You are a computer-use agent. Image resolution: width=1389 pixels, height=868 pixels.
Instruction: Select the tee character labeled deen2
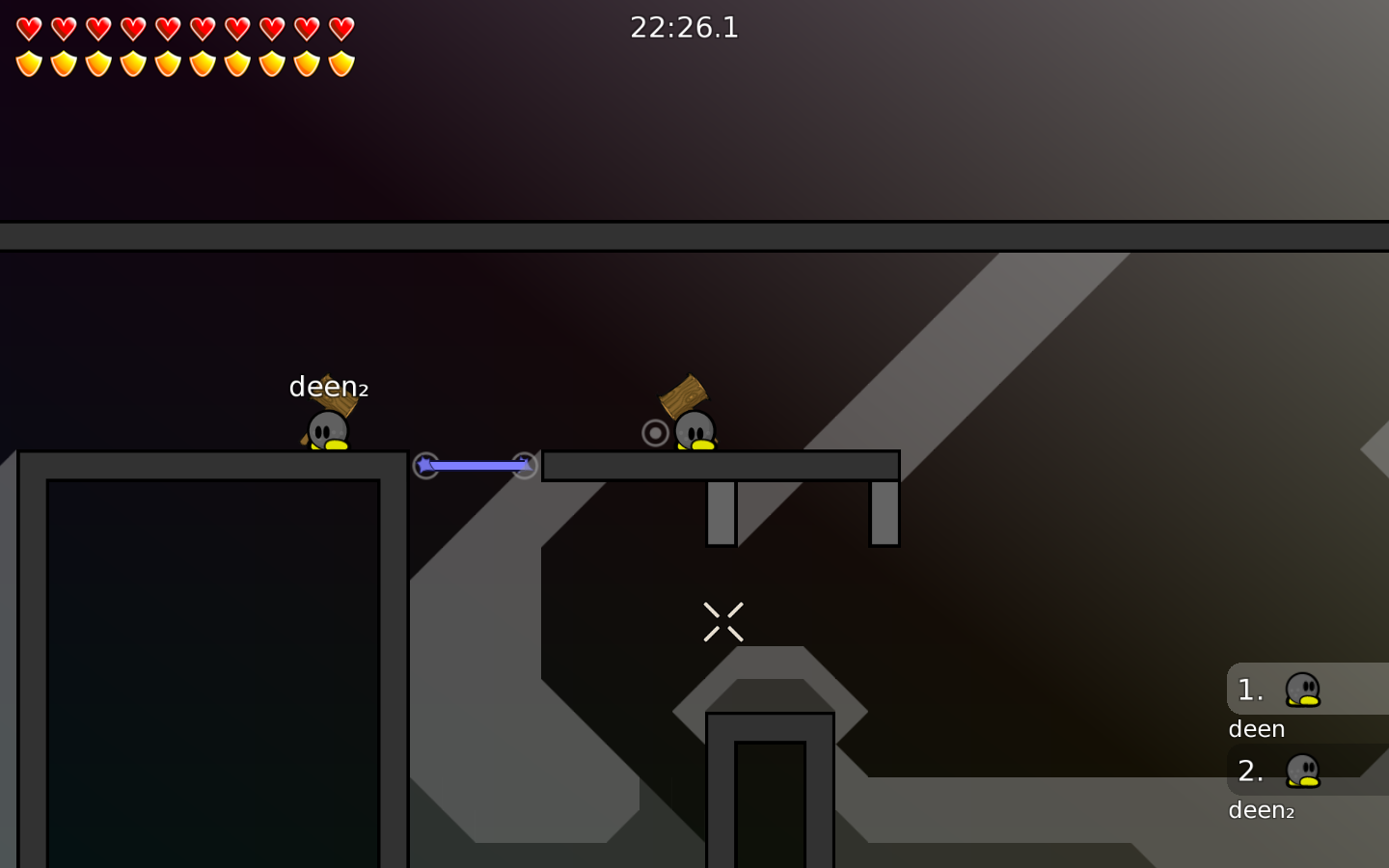tap(328, 431)
